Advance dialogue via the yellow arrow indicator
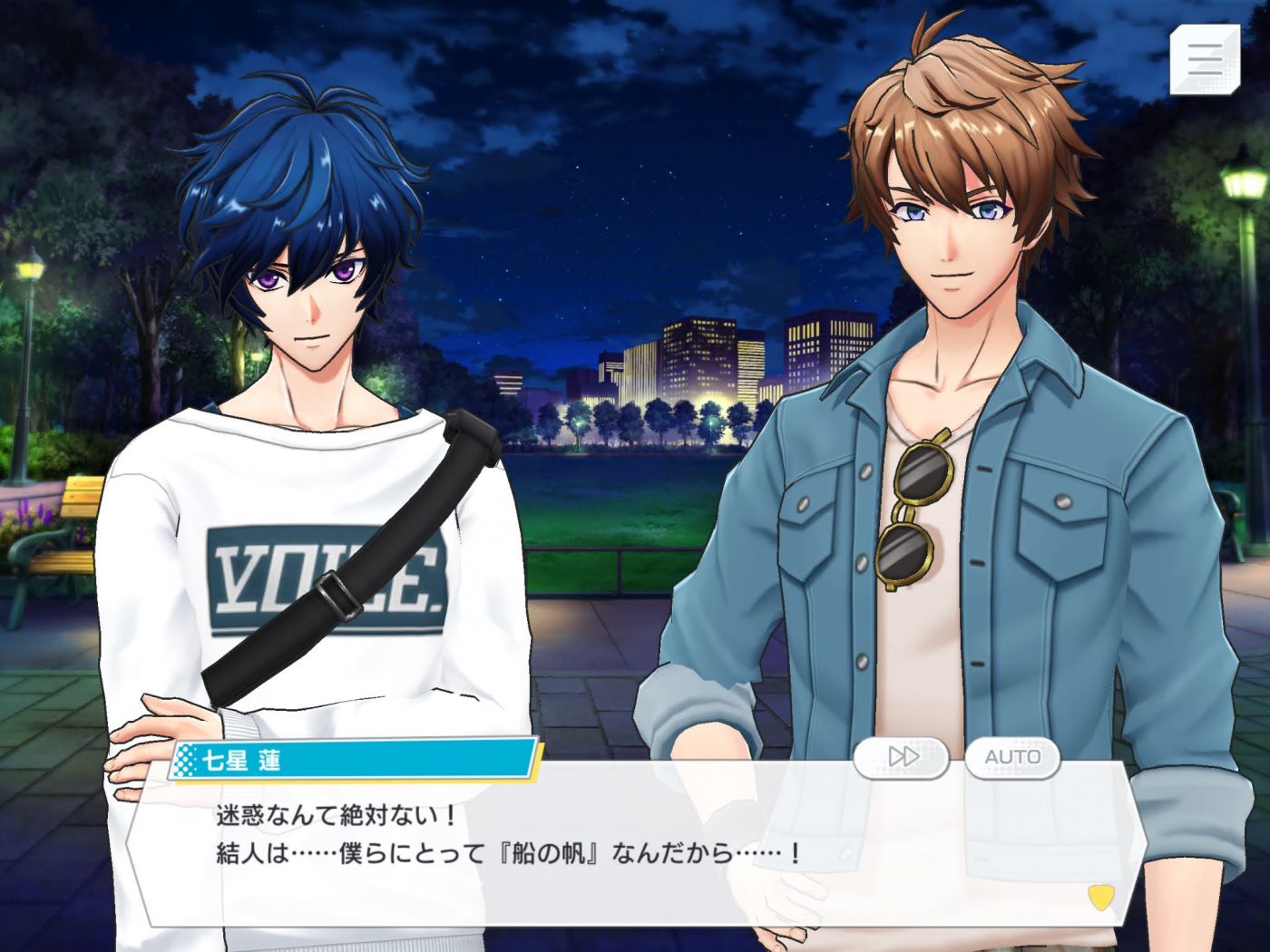 (1101, 897)
